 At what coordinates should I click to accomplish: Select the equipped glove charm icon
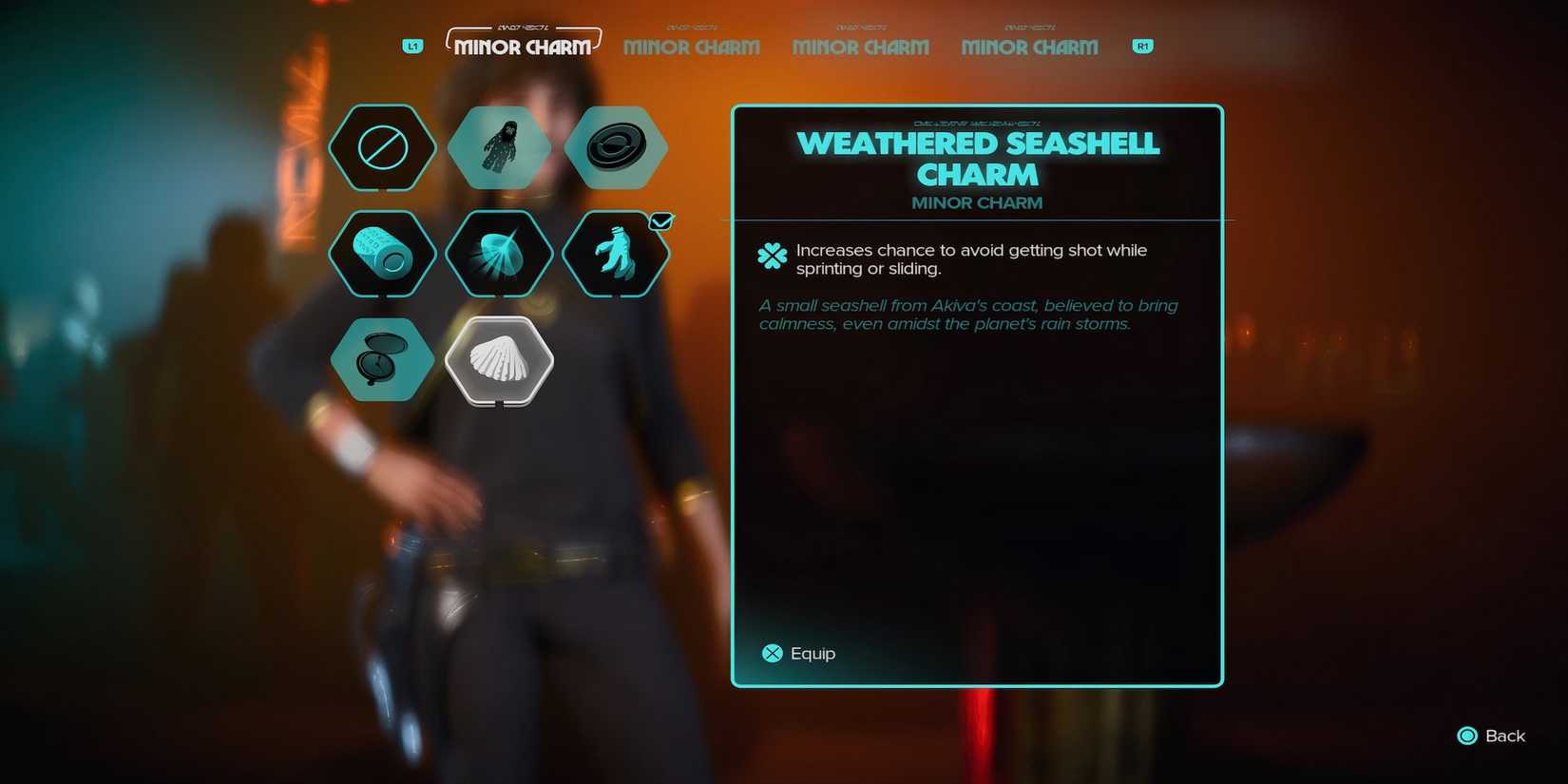pyautogui.click(x=615, y=255)
